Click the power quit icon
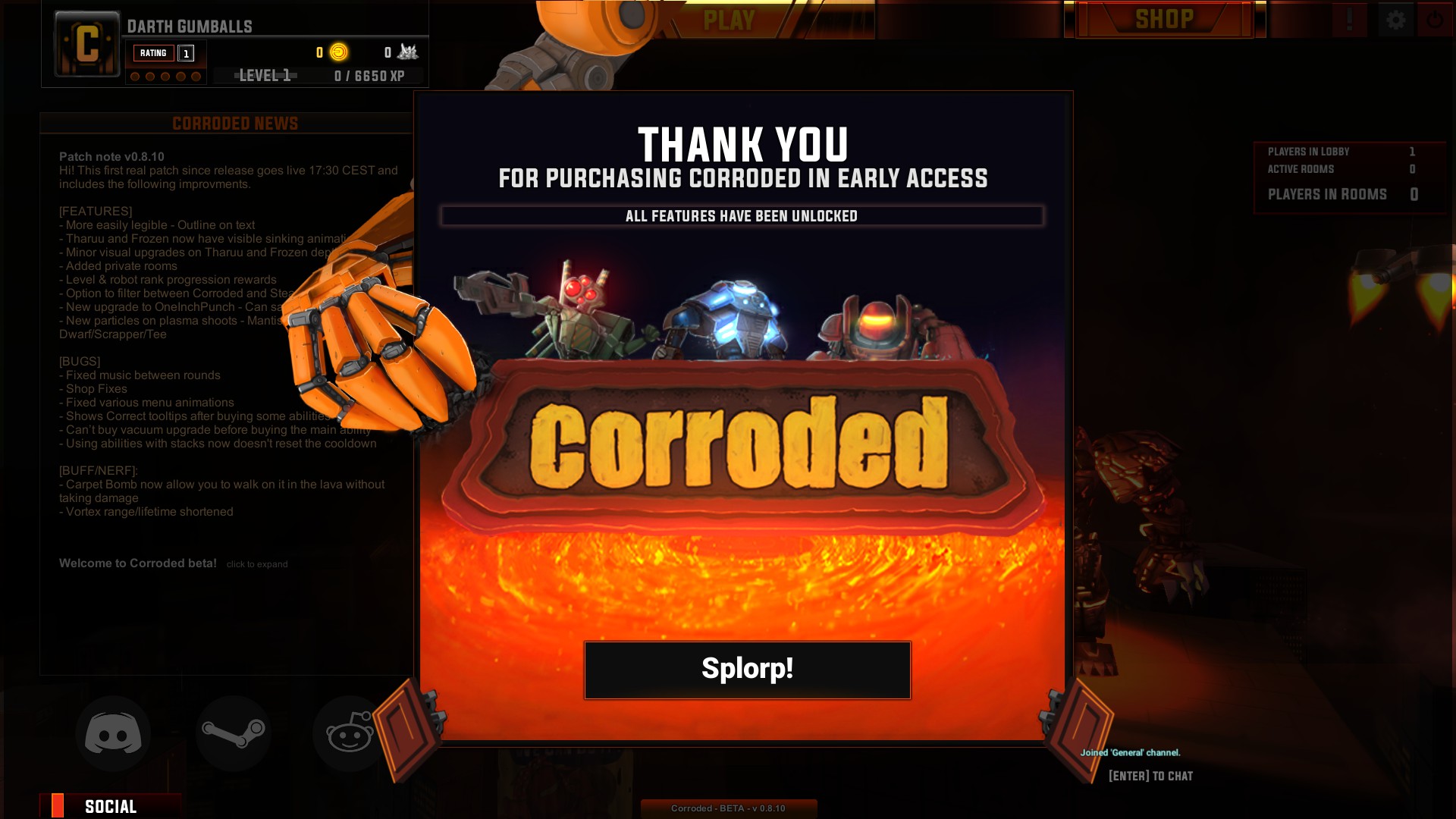 point(1435,20)
